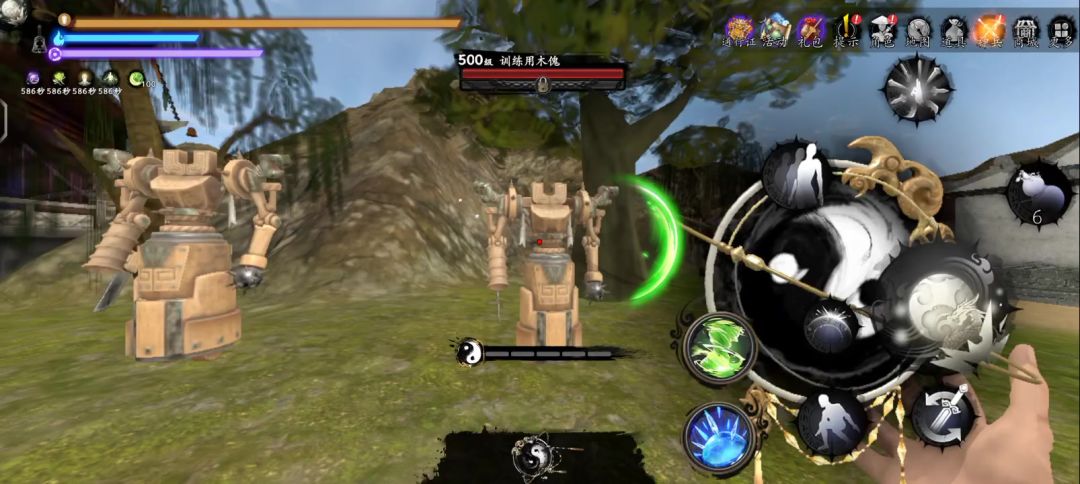
Task: Tap the crouching silhouette button
Action: click(x=831, y=421)
